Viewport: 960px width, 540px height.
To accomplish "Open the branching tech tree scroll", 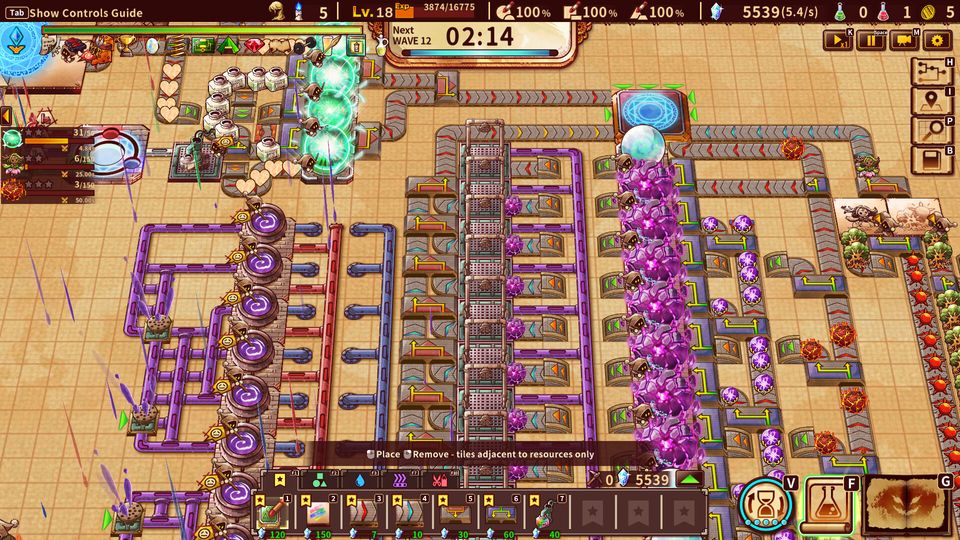I will click(931, 72).
